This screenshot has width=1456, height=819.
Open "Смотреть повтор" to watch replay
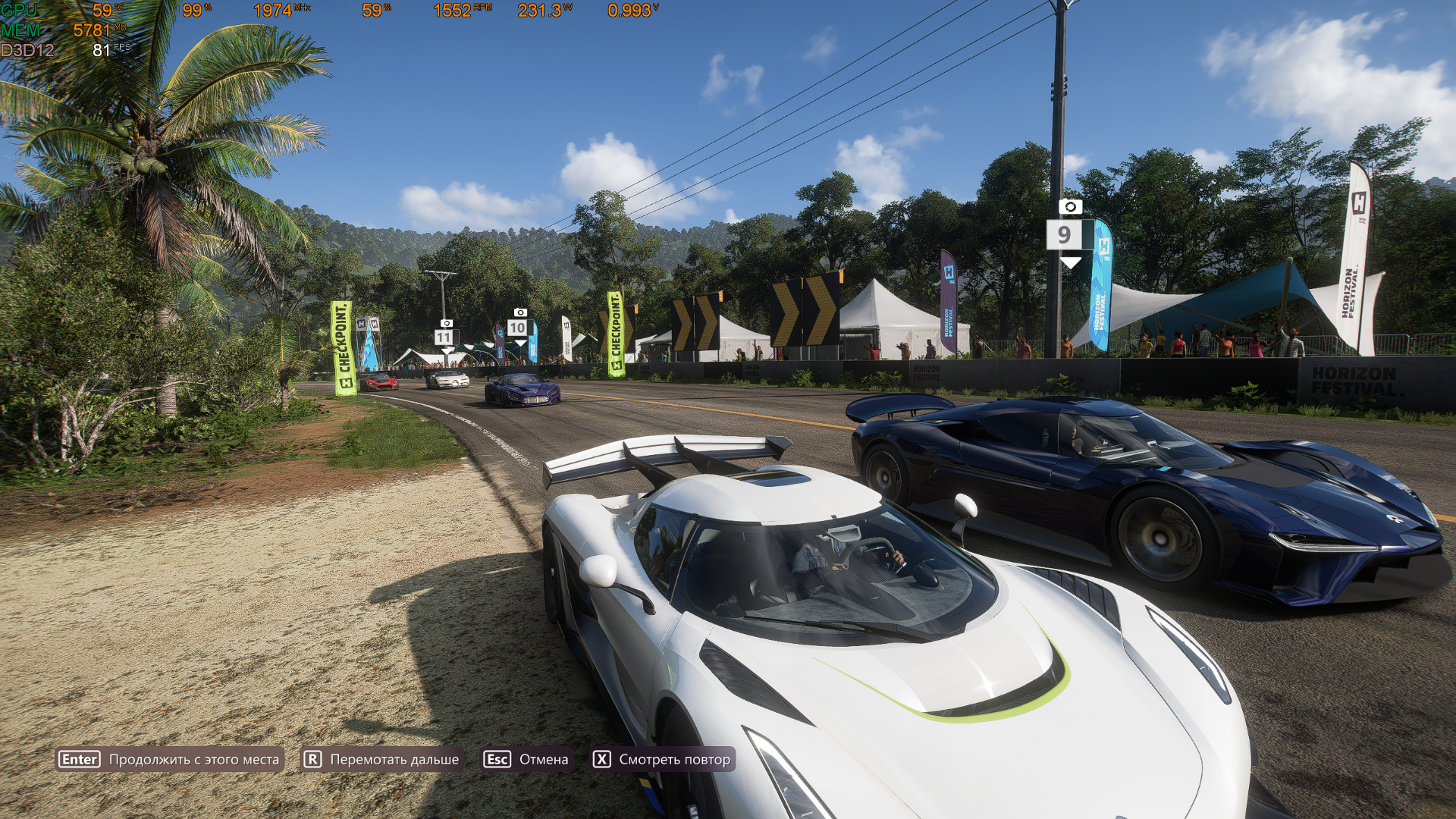[x=662, y=759]
